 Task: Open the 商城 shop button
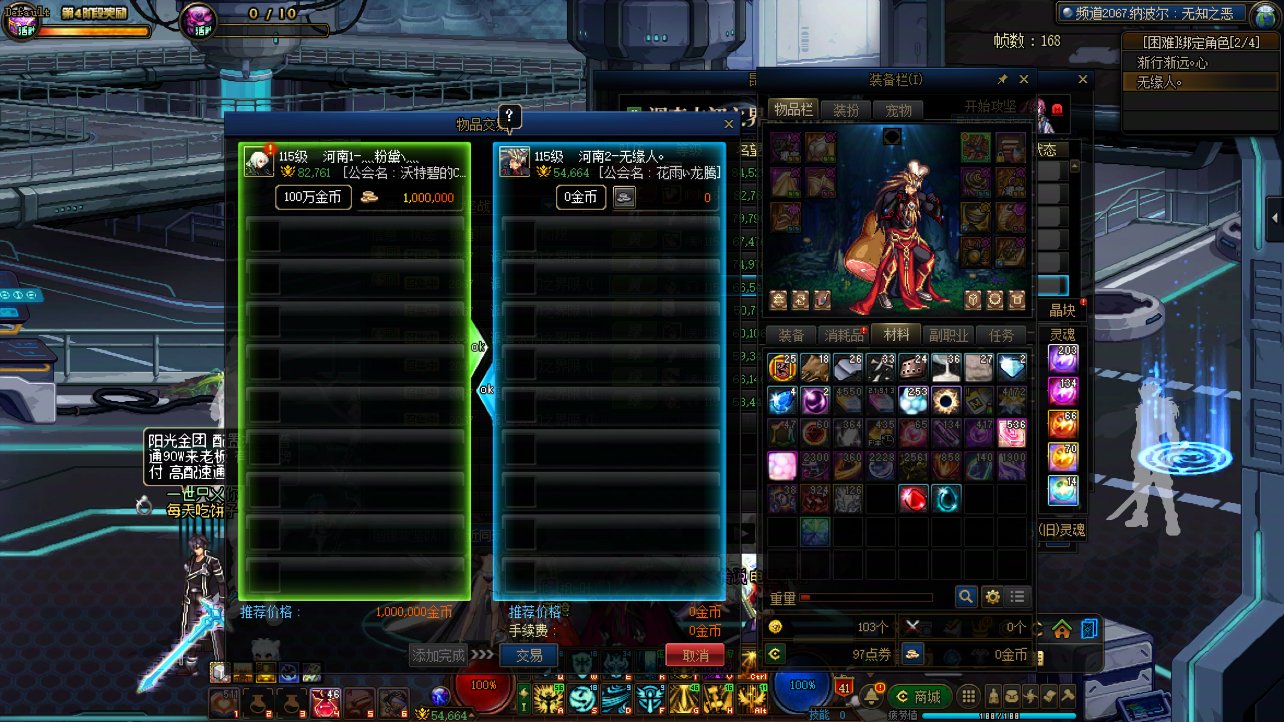(x=919, y=696)
